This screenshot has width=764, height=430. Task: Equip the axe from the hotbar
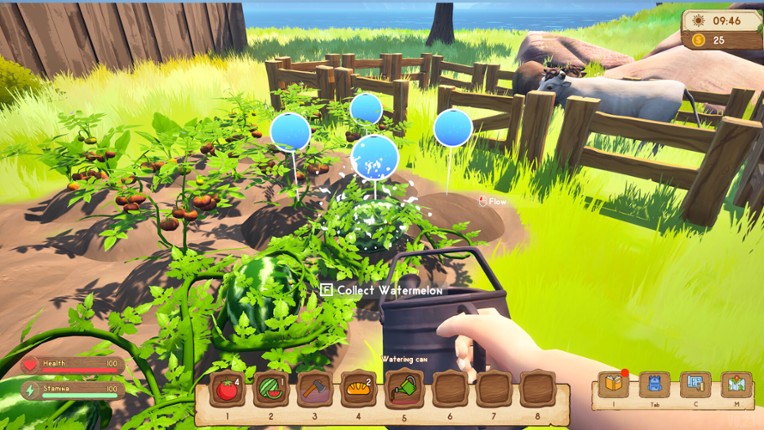314,389
